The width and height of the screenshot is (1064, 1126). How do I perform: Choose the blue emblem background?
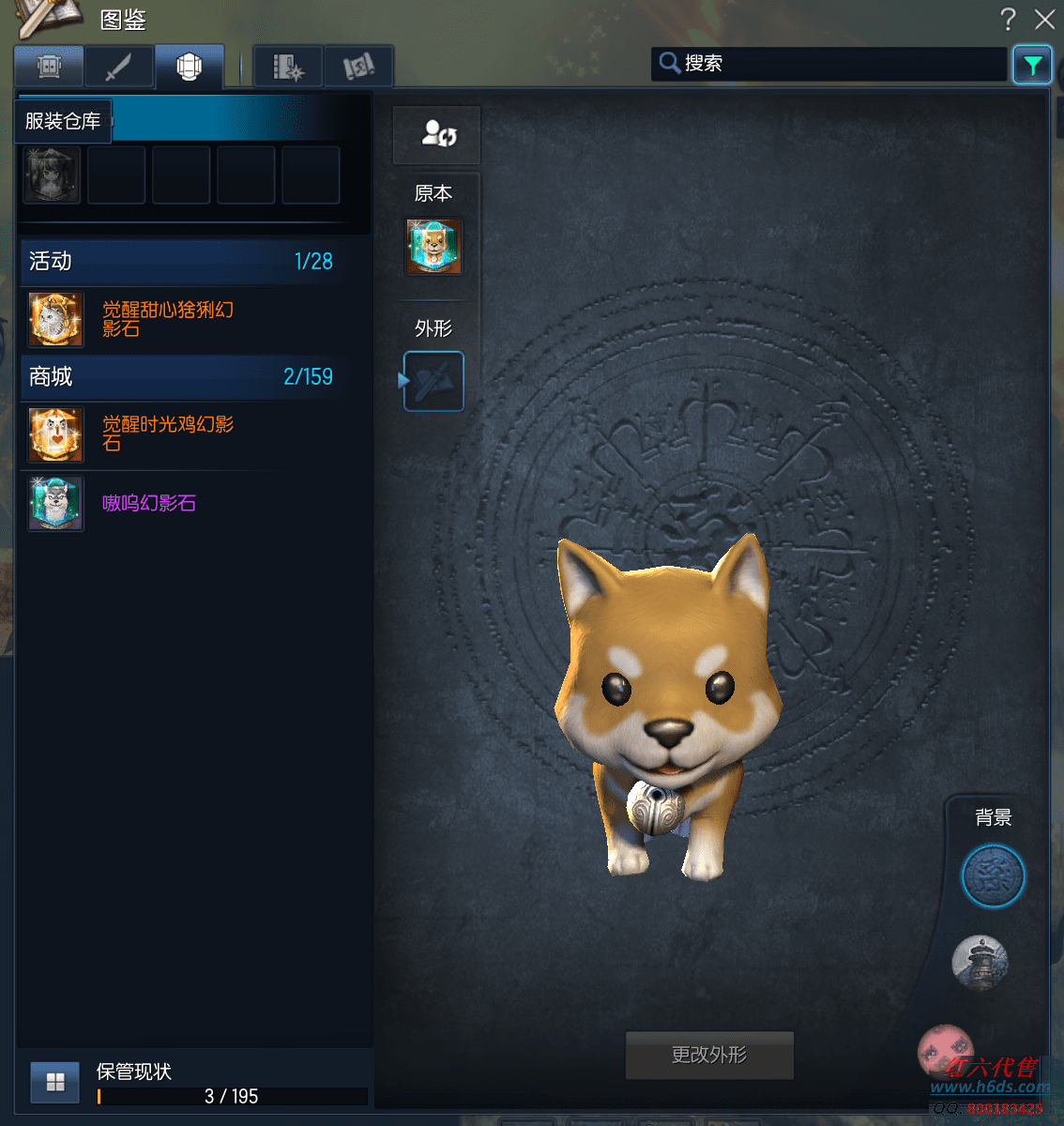tap(993, 876)
